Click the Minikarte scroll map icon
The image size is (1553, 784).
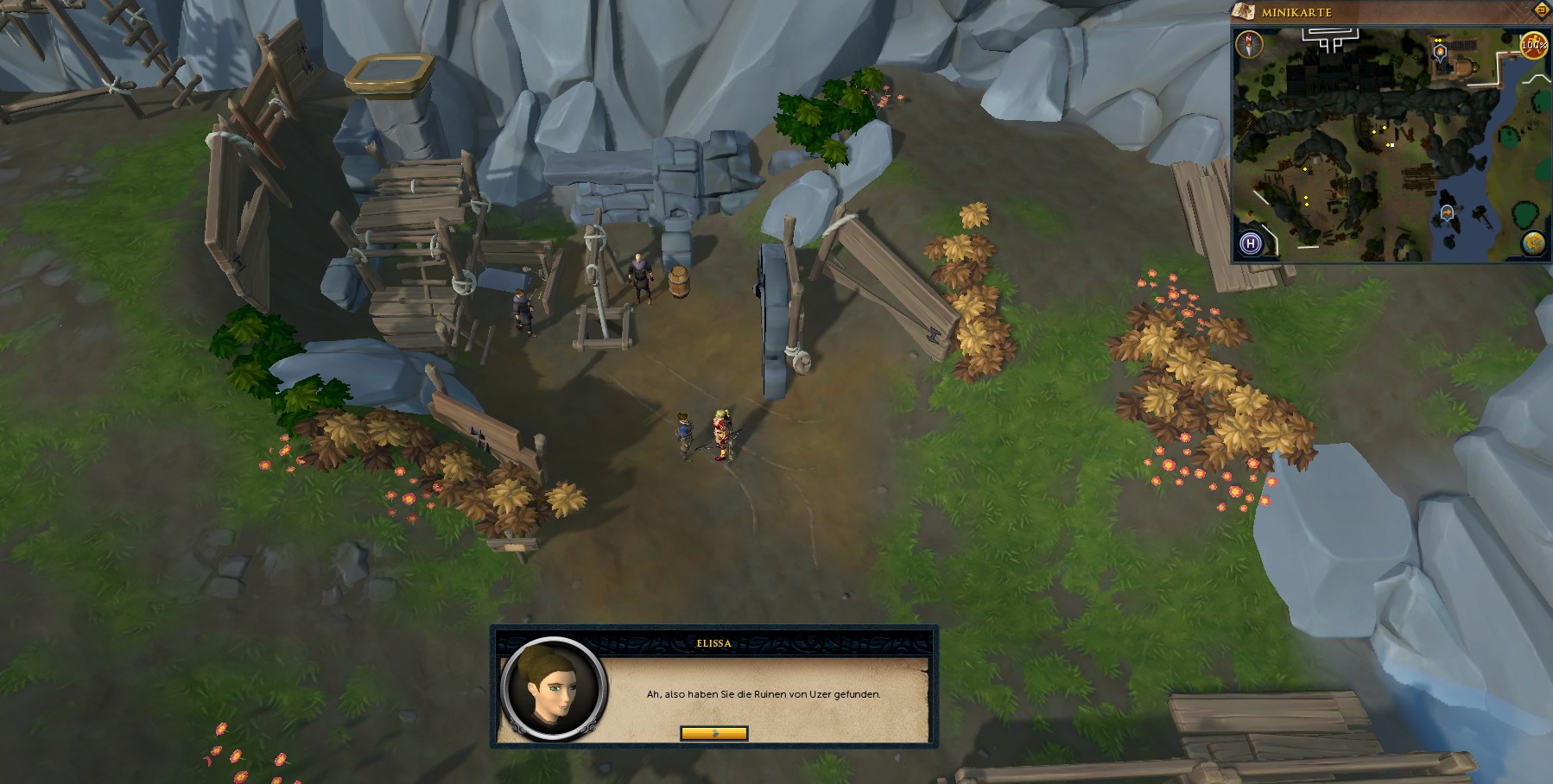1244,11
